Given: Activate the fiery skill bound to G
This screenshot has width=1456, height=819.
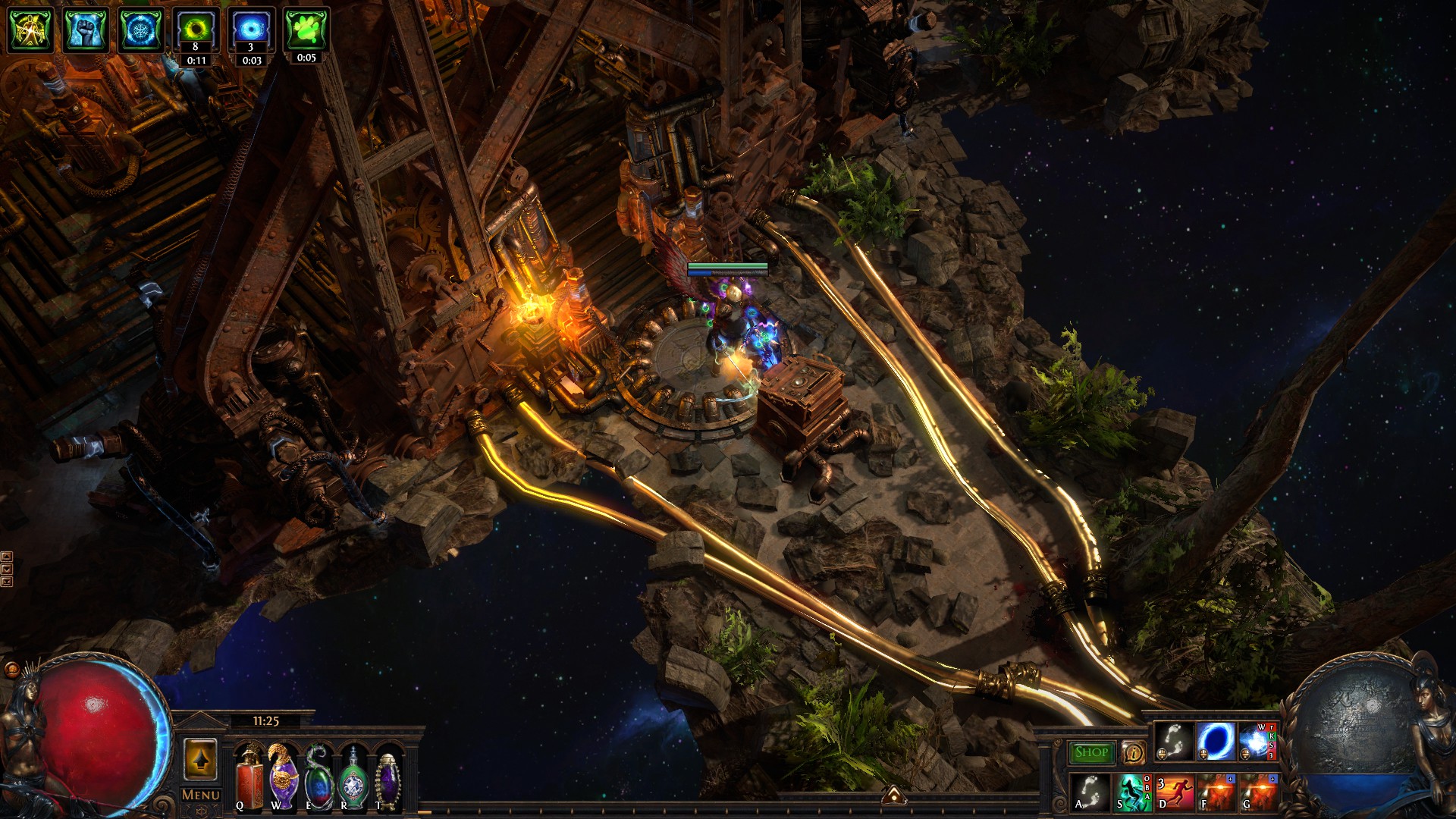Looking at the screenshot, I should [1258, 792].
